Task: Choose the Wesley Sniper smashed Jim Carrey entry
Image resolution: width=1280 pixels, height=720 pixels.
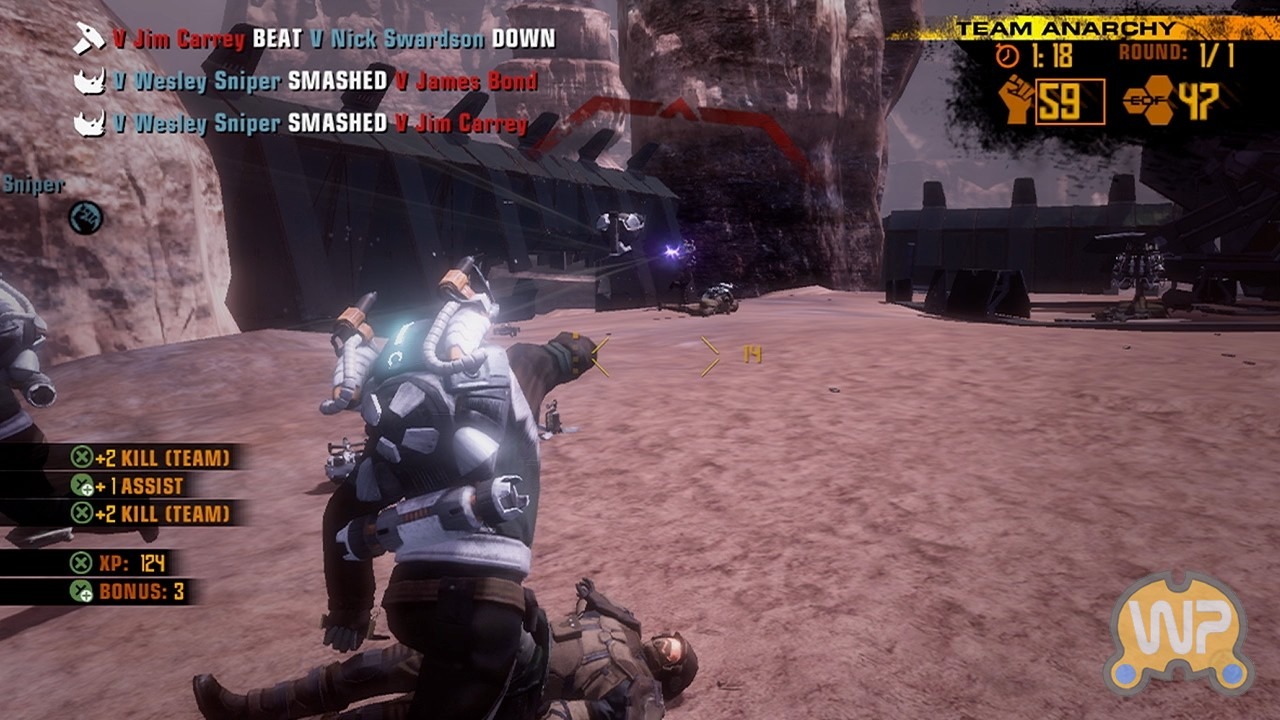Action: 301,123
